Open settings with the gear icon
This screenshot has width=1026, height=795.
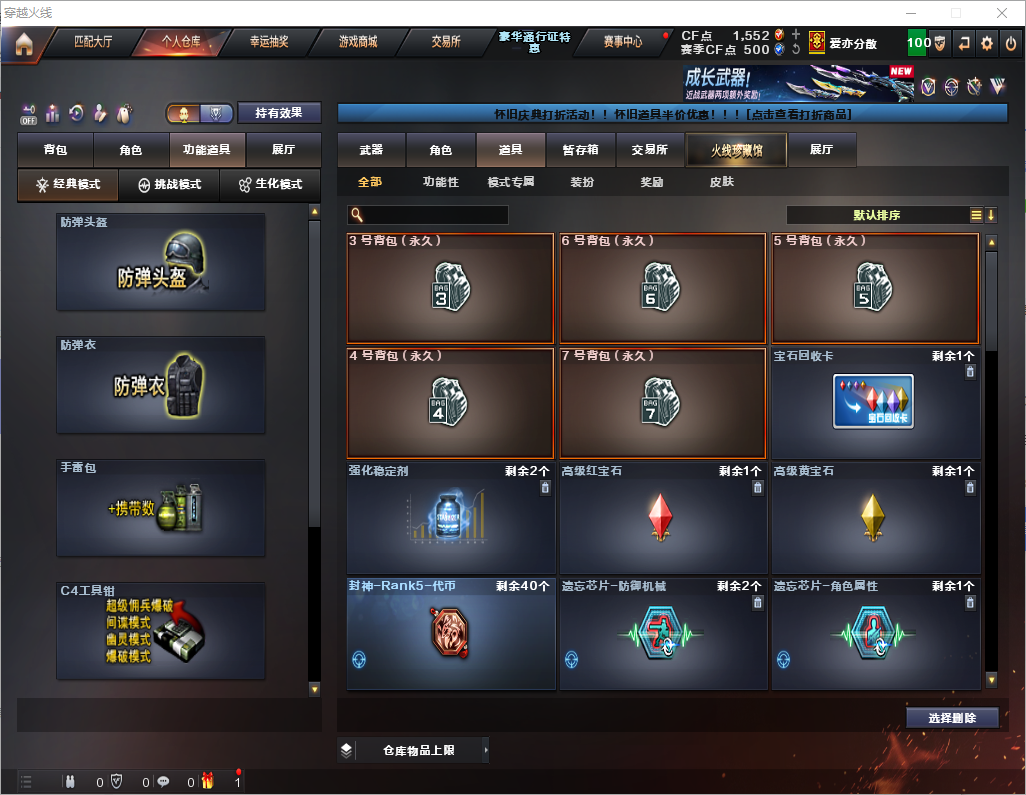(x=987, y=43)
